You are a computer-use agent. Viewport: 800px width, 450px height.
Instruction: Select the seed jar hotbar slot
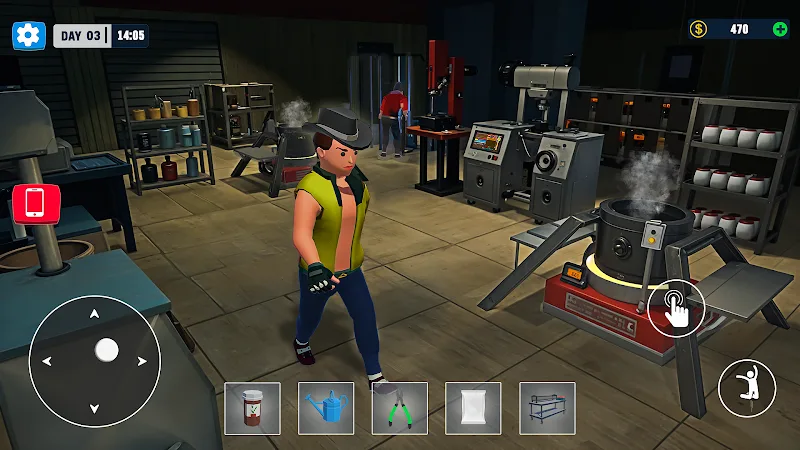click(x=252, y=408)
